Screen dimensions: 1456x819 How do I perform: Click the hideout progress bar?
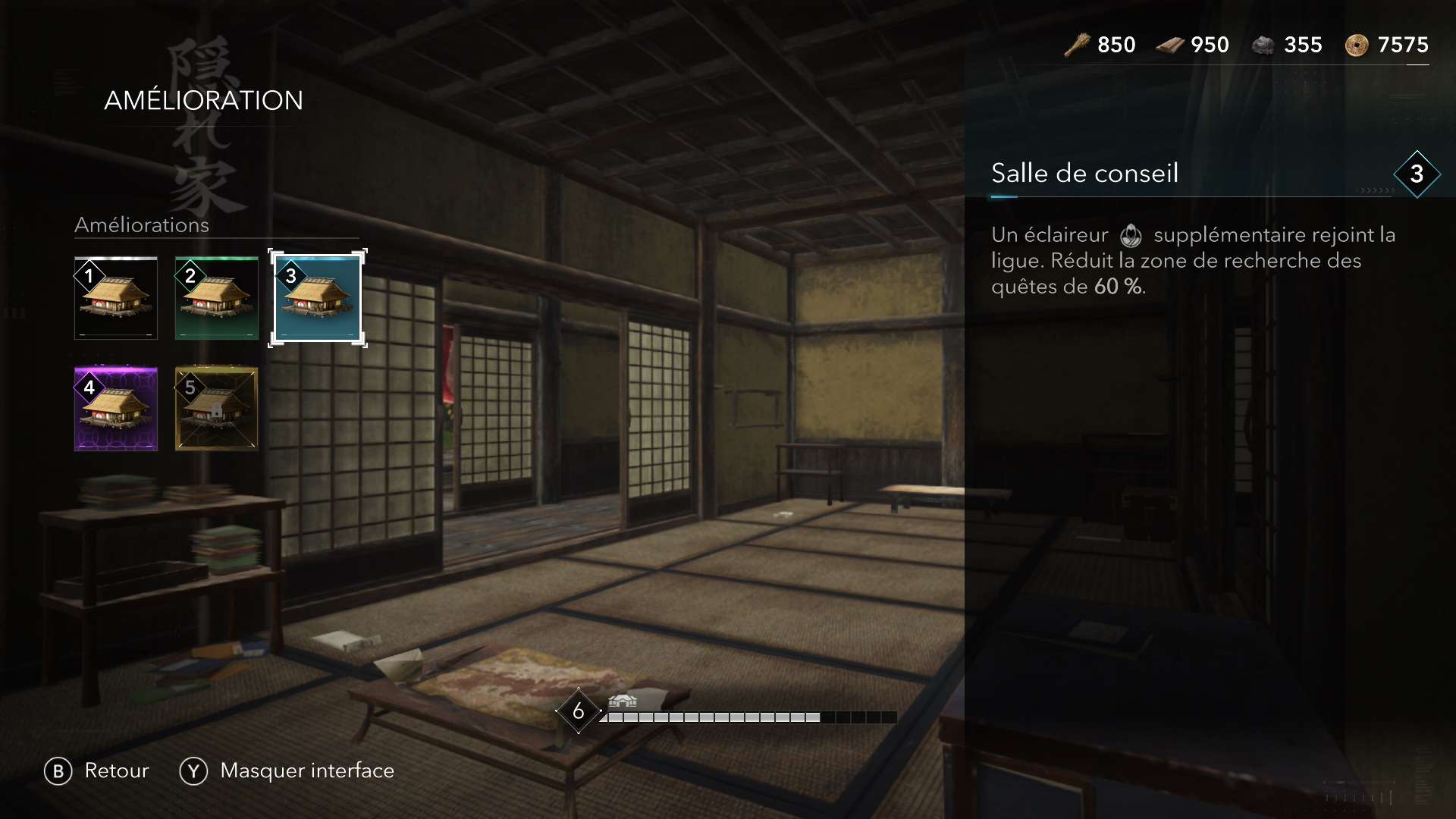[751, 717]
